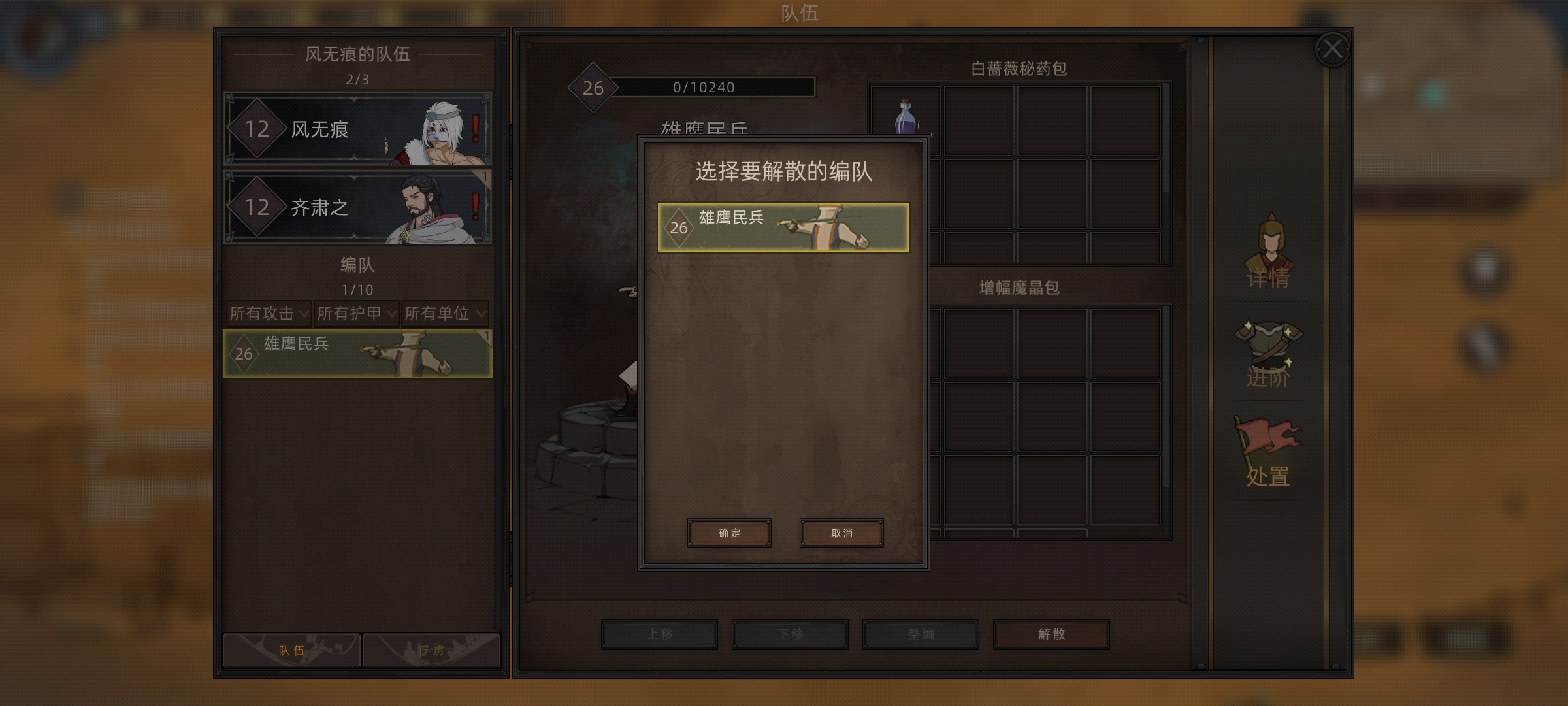Confirm disbanding with the 确定 button
1568x706 pixels.
coord(729,533)
